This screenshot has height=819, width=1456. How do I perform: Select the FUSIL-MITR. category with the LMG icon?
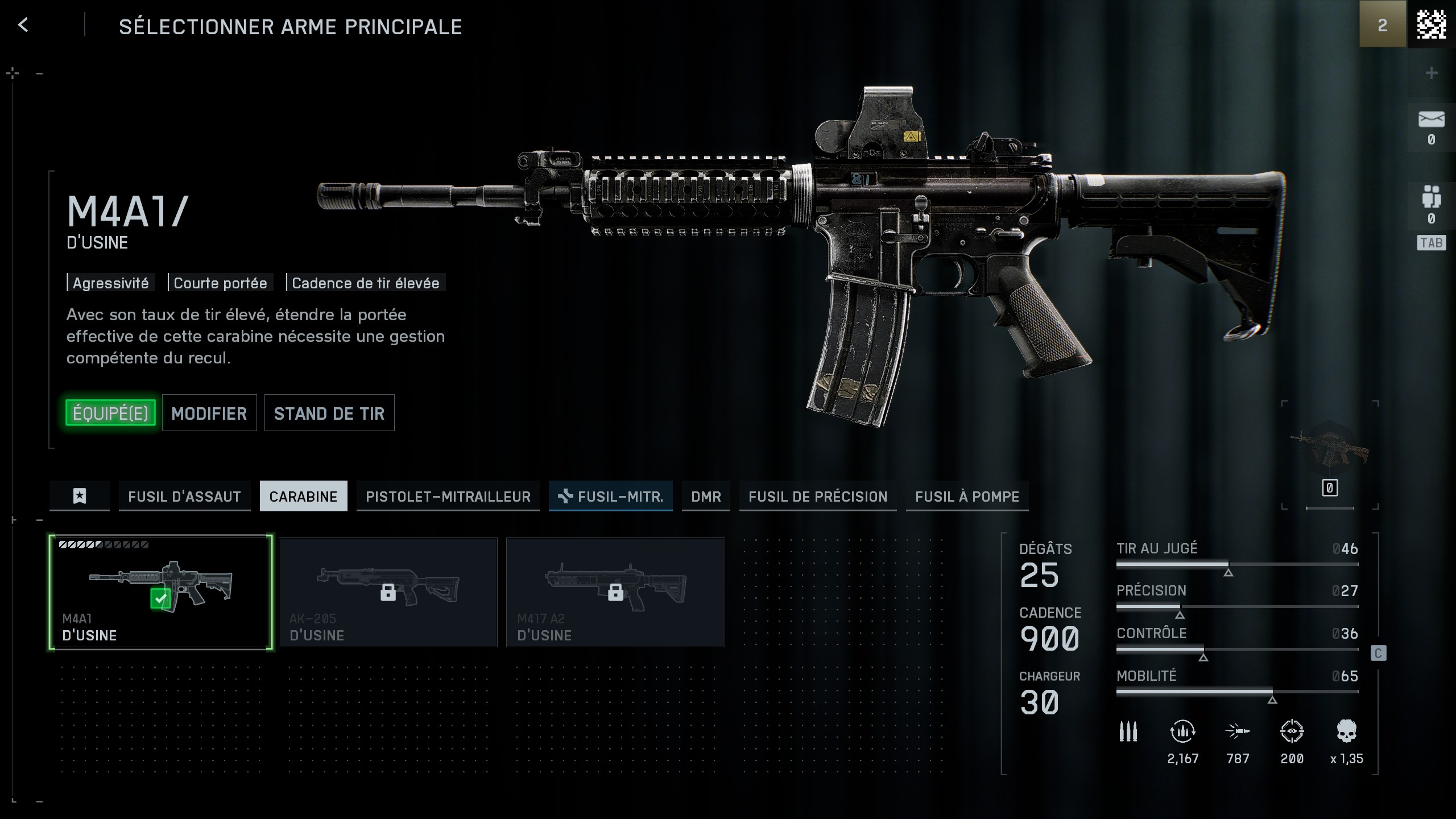coord(610,496)
